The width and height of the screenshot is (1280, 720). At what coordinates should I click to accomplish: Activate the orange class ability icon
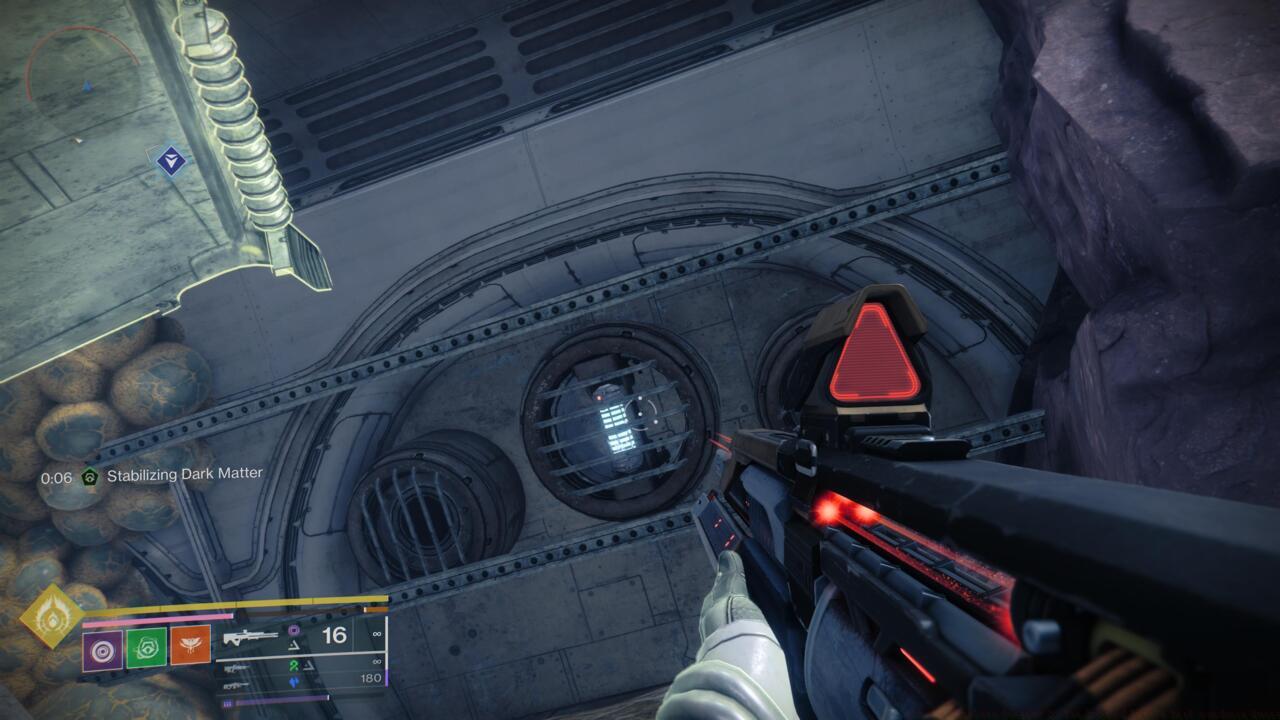190,650
